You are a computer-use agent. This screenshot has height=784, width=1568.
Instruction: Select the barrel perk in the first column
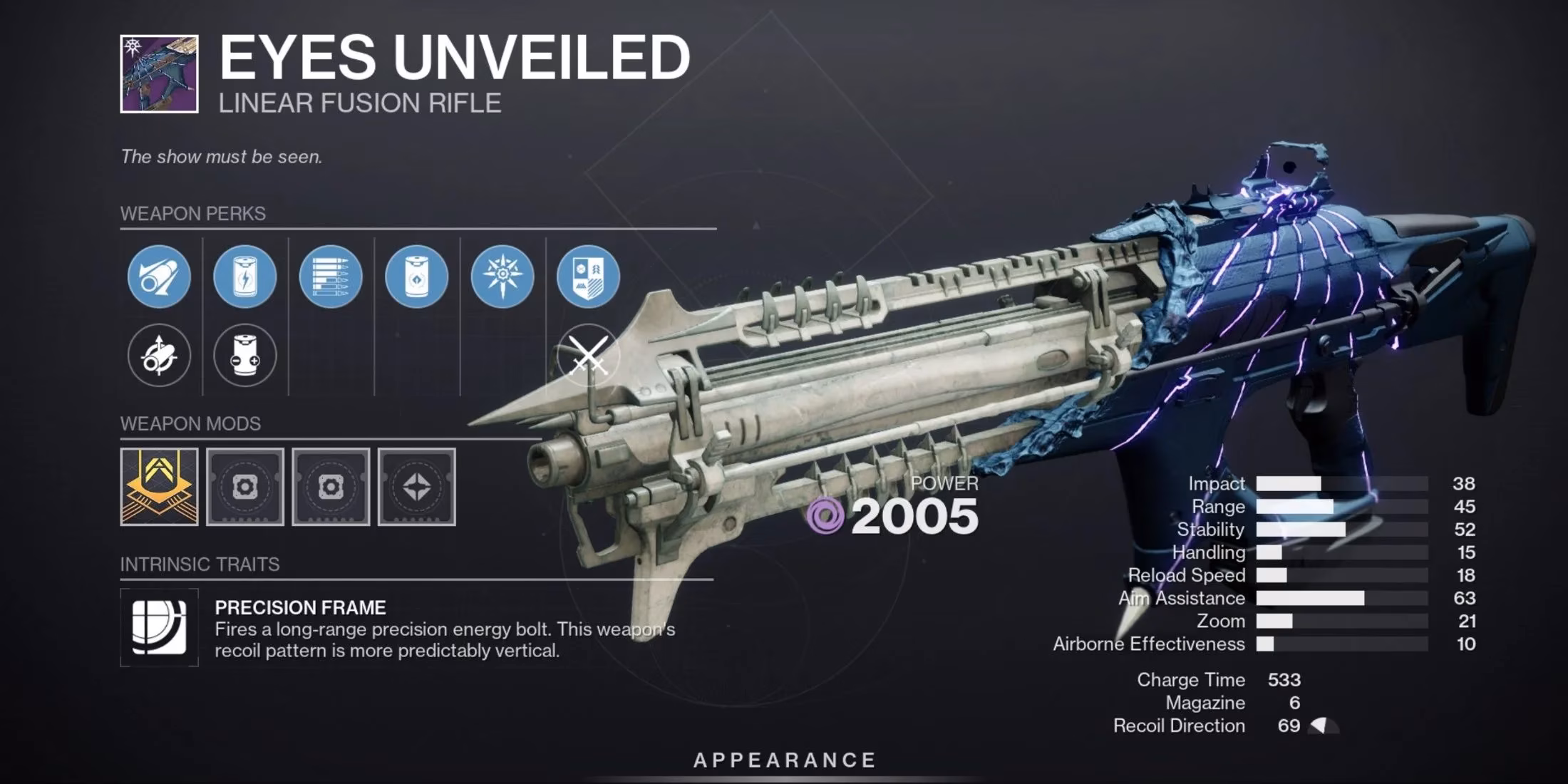point(158,277)
